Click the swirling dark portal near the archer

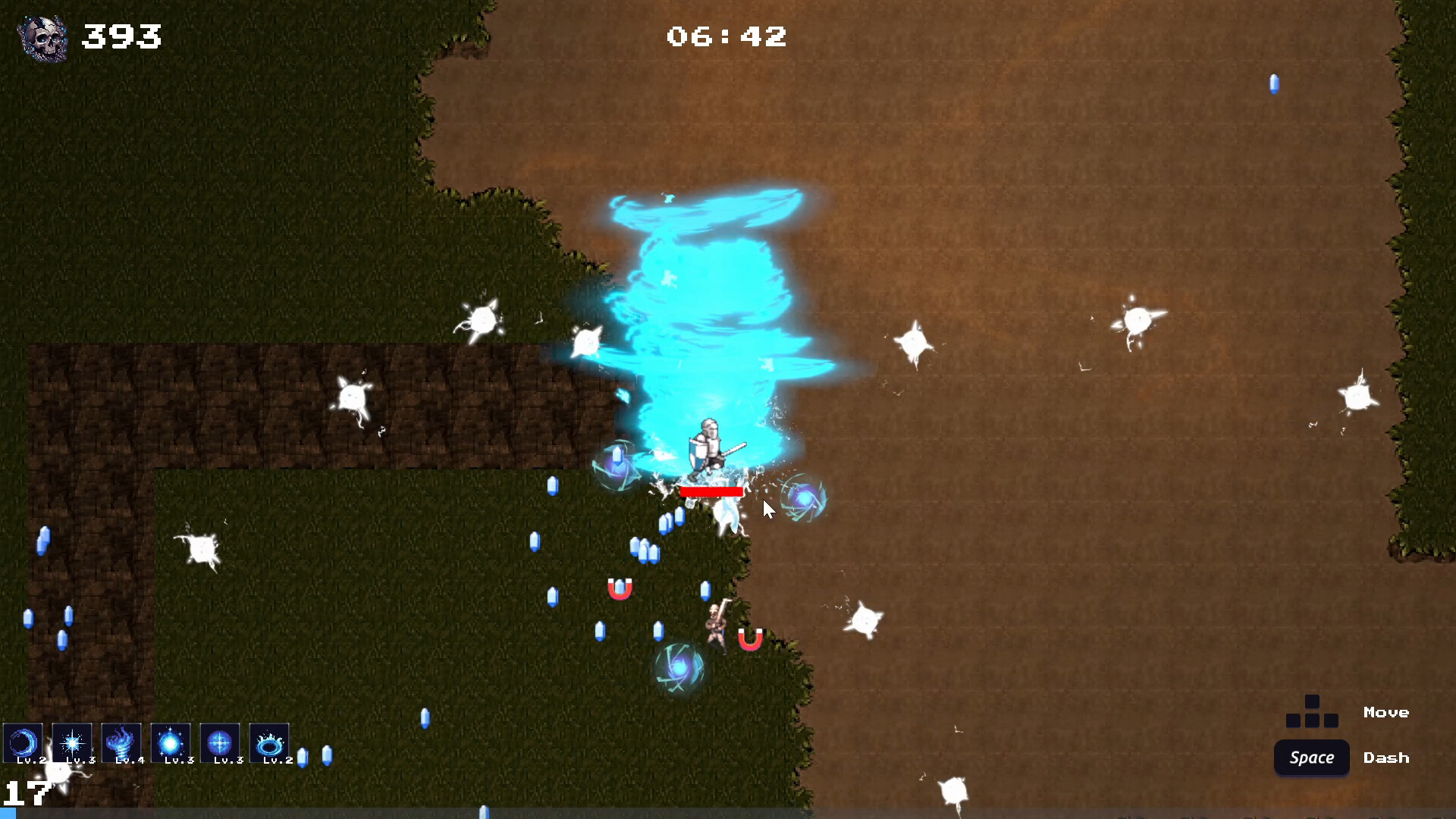[677, 669]
